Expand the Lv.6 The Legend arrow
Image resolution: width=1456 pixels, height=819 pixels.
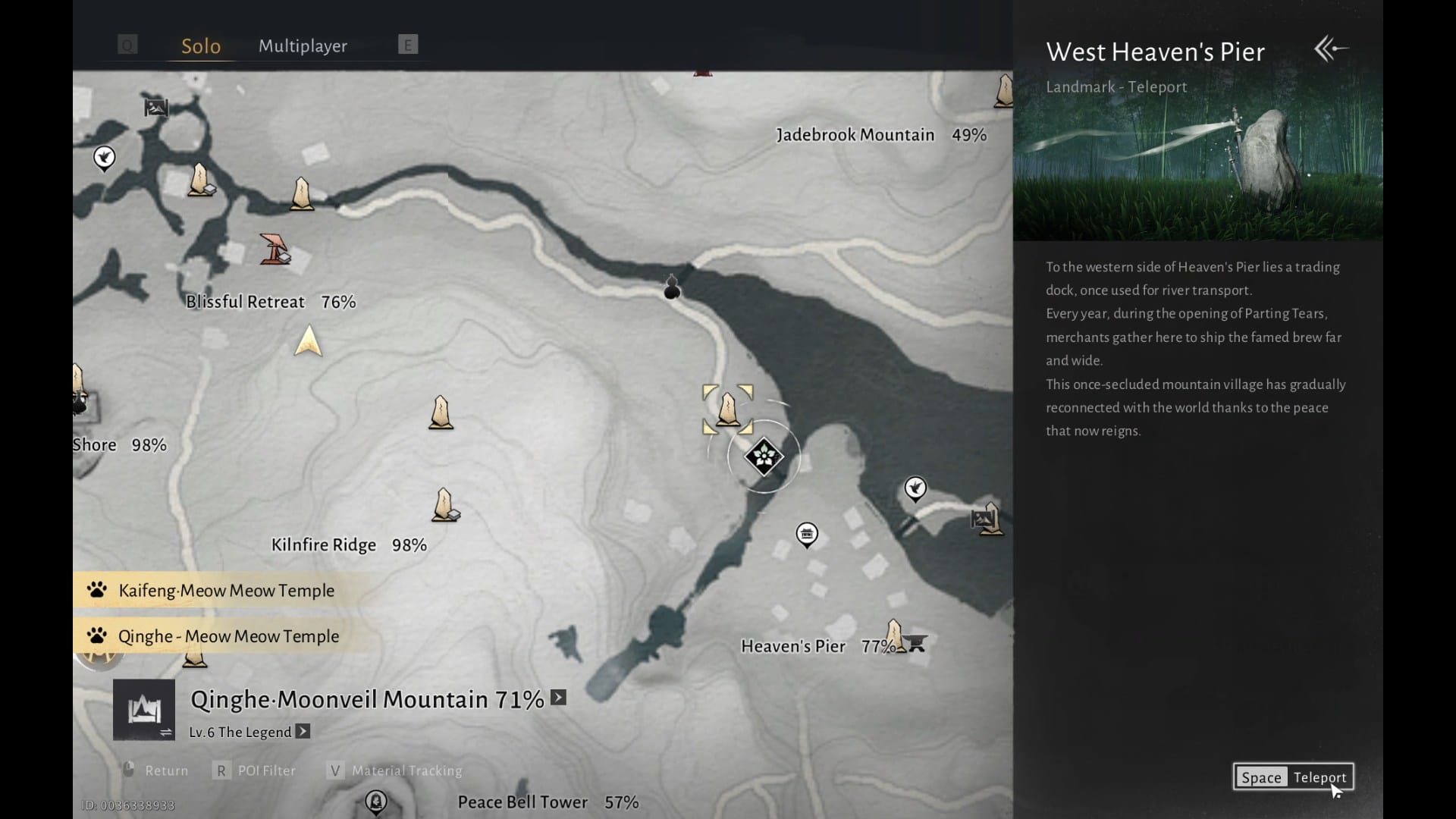pos(303,732)
